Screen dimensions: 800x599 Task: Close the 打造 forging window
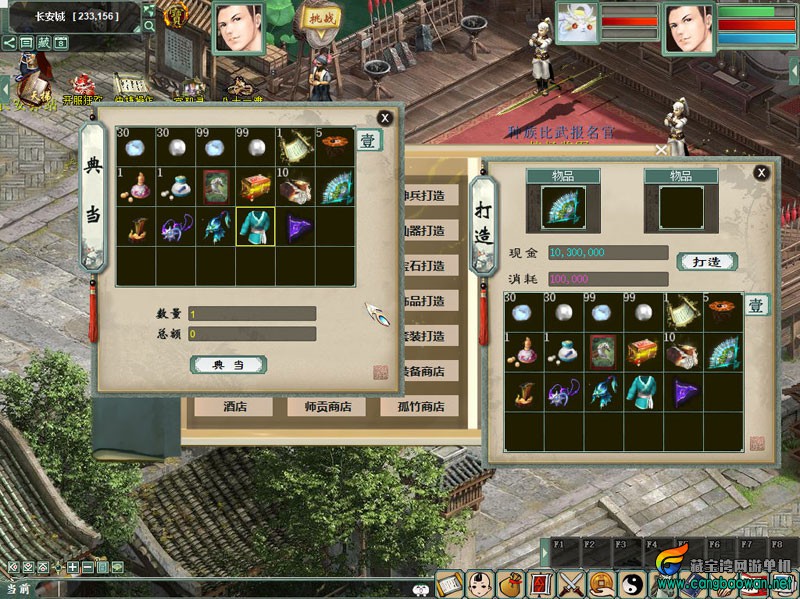762,173
